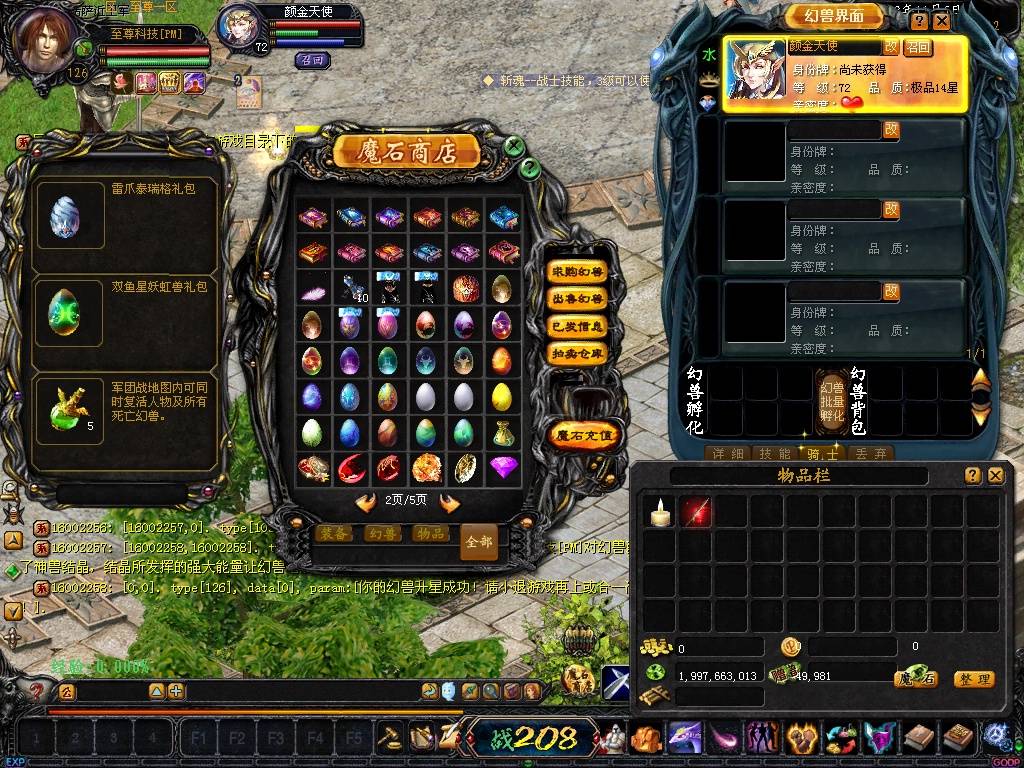Select the candle item in inventory
1024x768 pixels.
[x=658, y=512]
